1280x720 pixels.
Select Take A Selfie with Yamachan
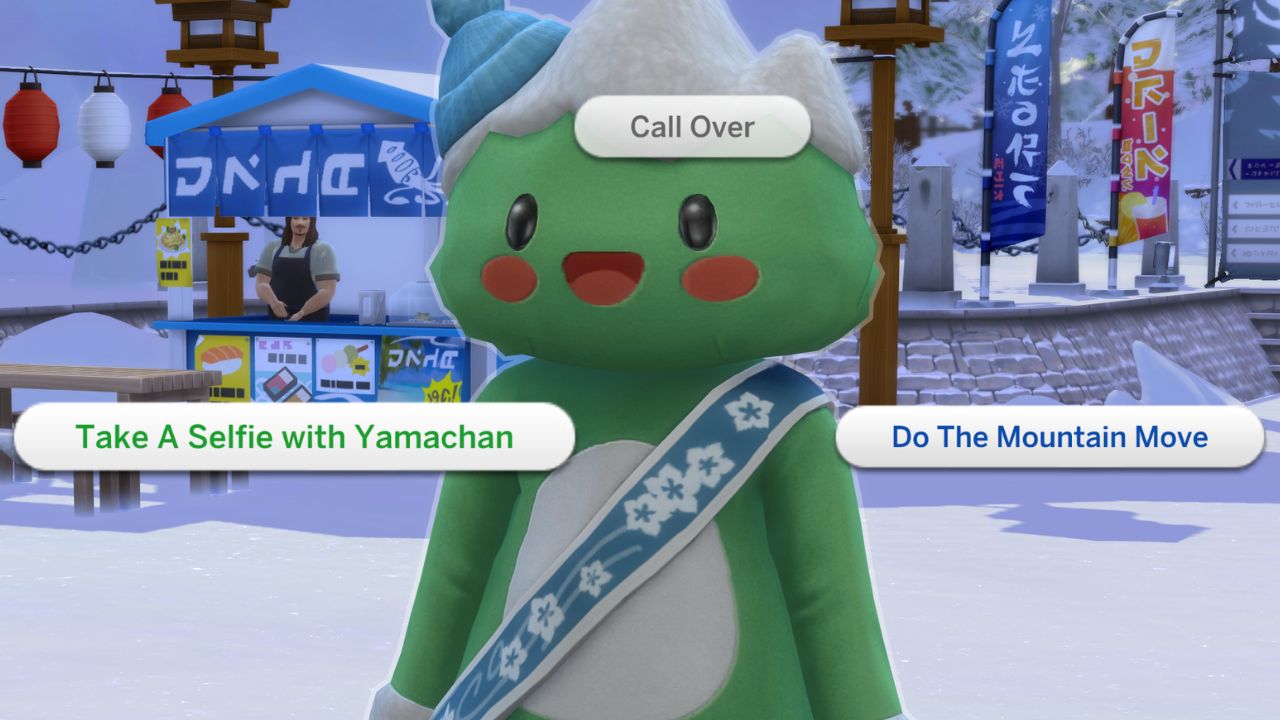pos(294,437)
